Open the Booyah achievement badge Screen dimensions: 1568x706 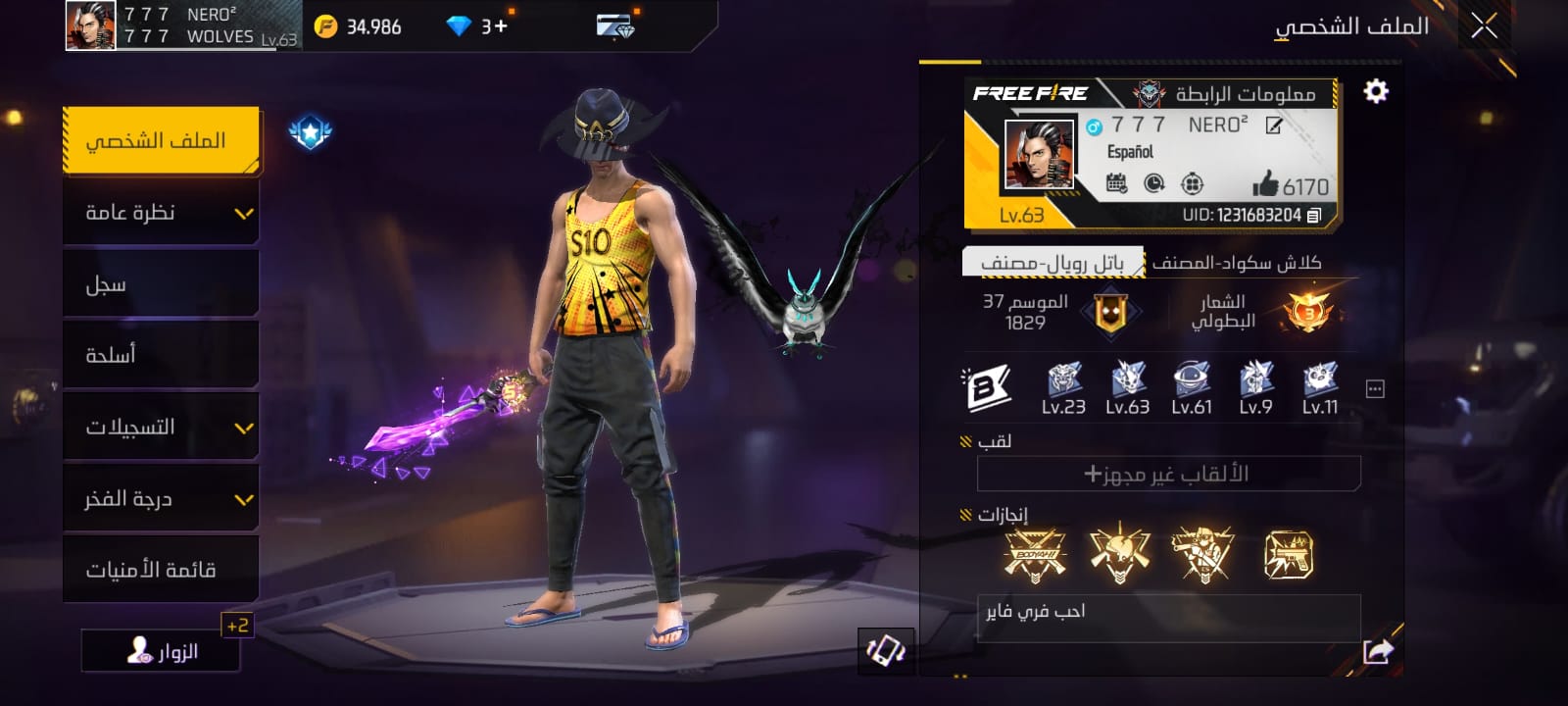(1035, 555)
